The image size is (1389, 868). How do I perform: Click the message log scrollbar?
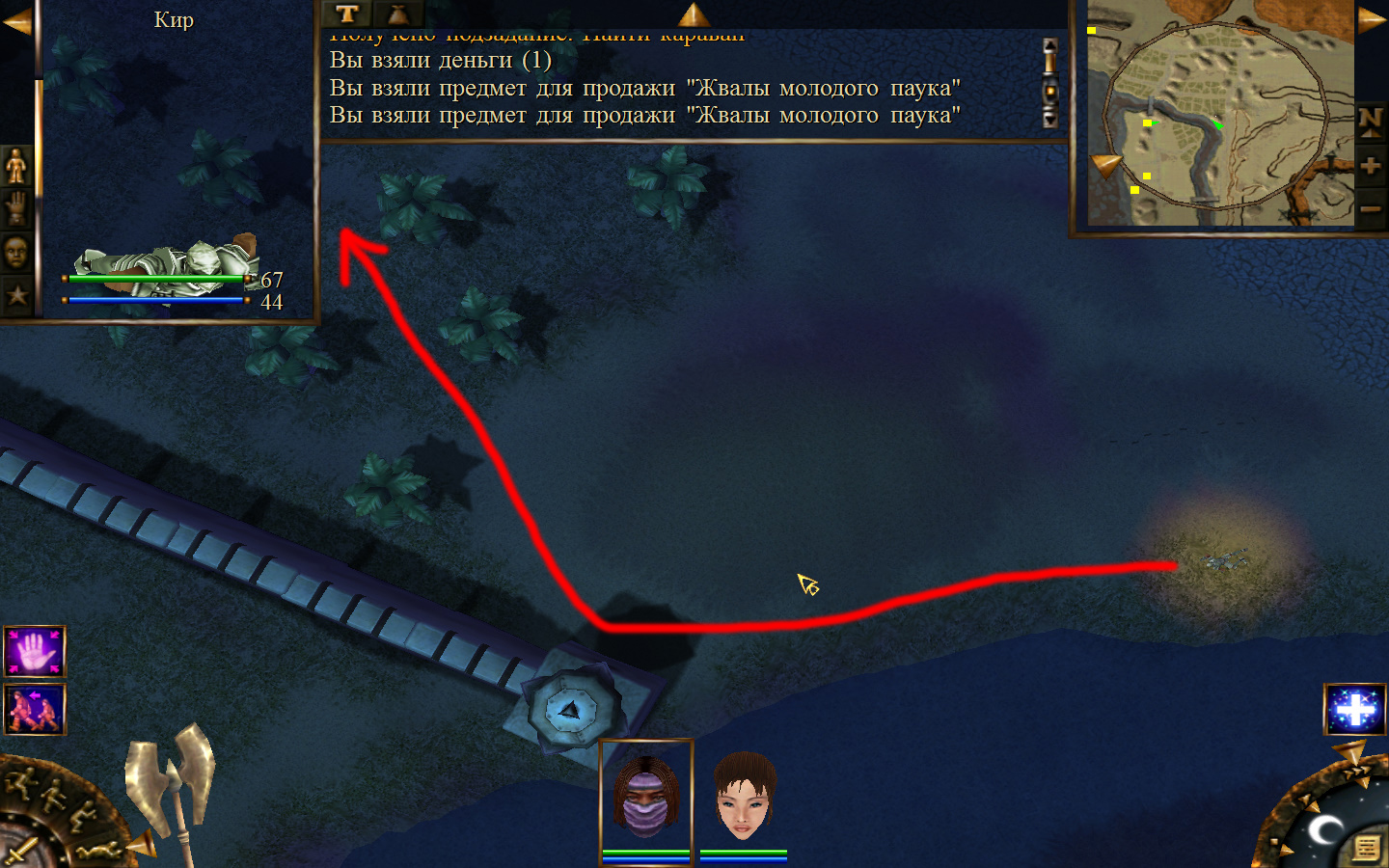coord(1050,83)
